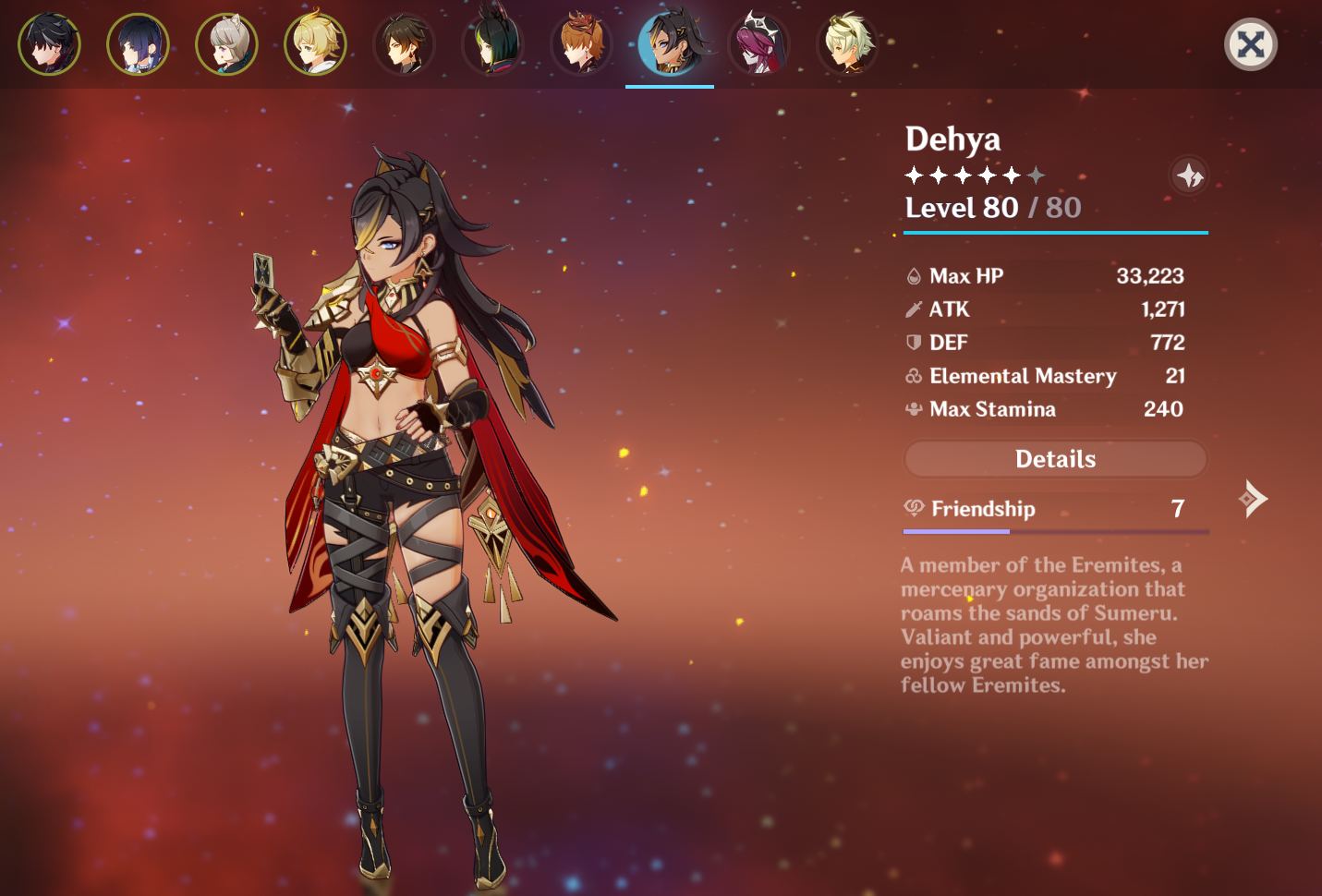Viewport: 1322px width, 896px height.
Task: Switch to the blue-haired character's tab
Action: point(138,43)
